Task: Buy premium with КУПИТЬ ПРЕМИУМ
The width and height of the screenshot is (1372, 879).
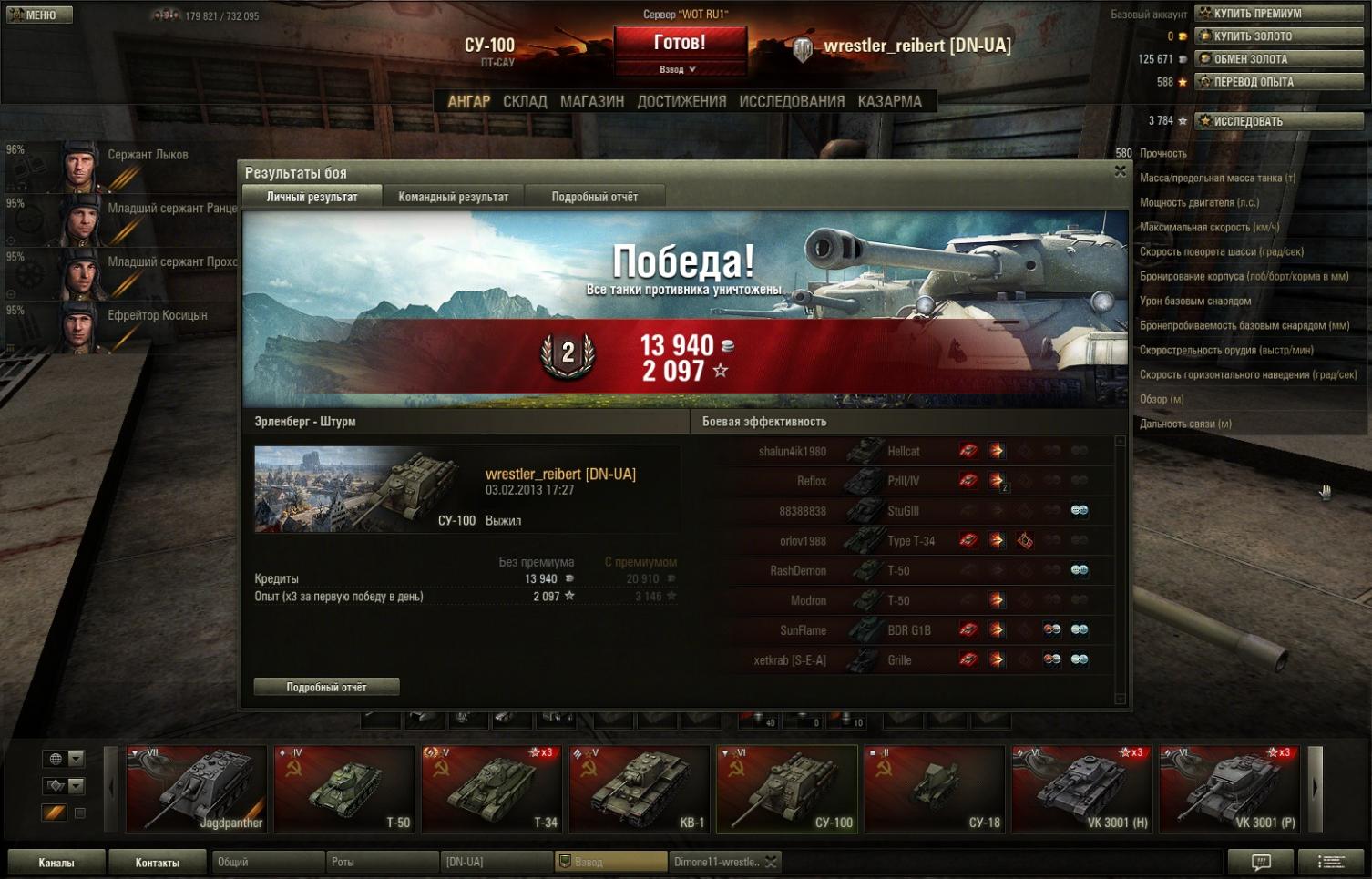Action: coord(1279,14)
